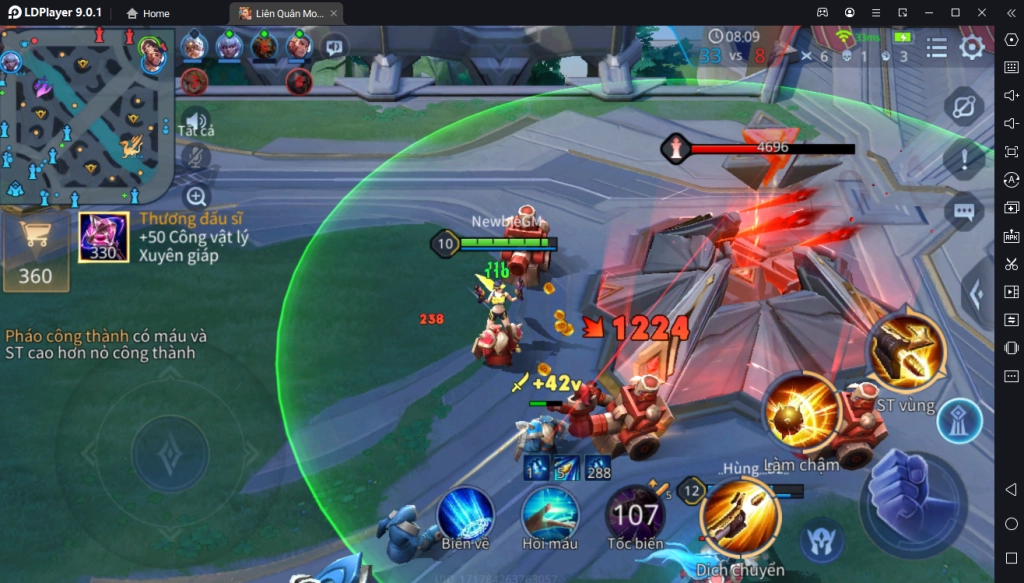Open the shop with the cart icon
Image resolution: width=1024 pixels, height=583 pixels.
tap(35, 252)
